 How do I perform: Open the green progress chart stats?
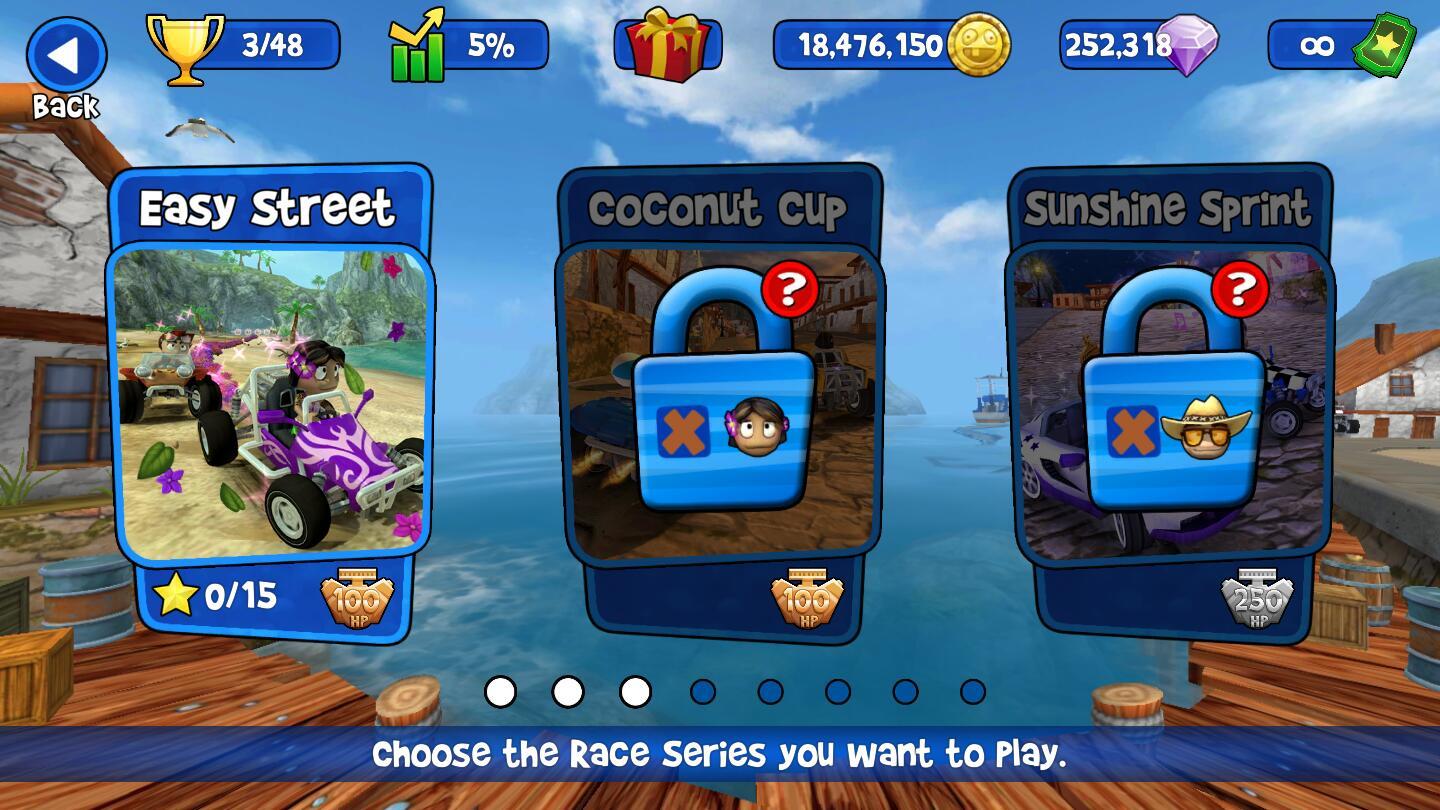(468, 45)
